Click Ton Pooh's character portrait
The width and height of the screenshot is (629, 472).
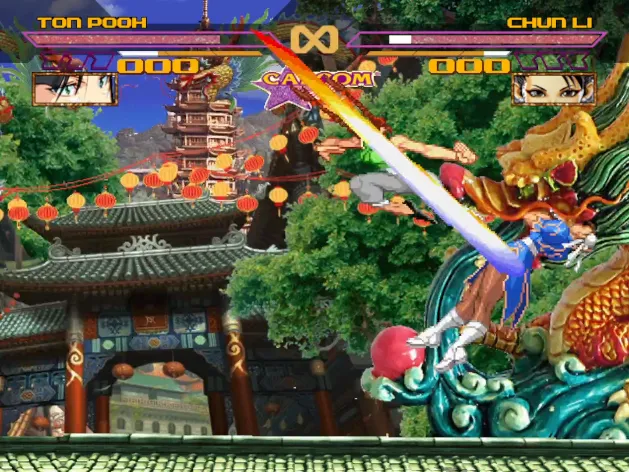(74, 89)
